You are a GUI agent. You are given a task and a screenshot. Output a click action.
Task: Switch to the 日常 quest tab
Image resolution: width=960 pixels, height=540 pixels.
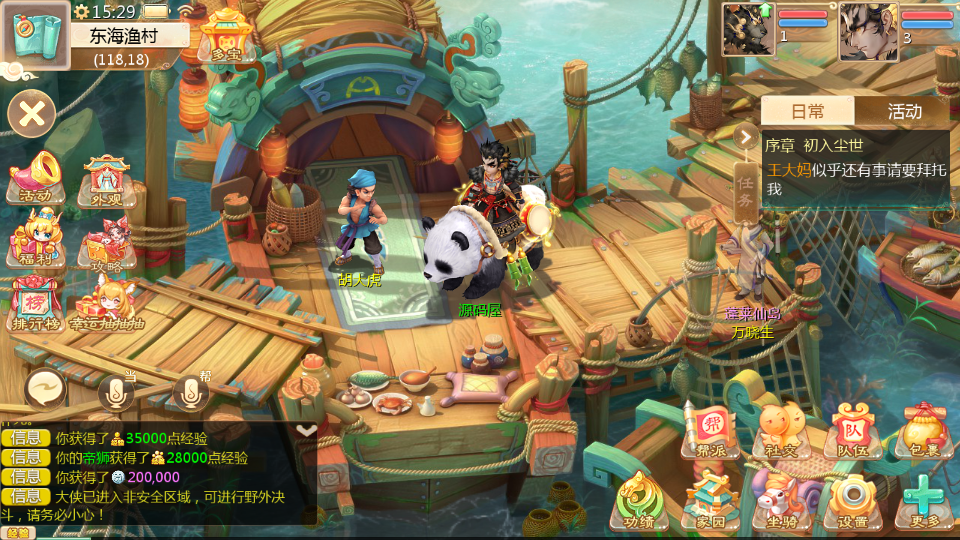click(808, 112)
